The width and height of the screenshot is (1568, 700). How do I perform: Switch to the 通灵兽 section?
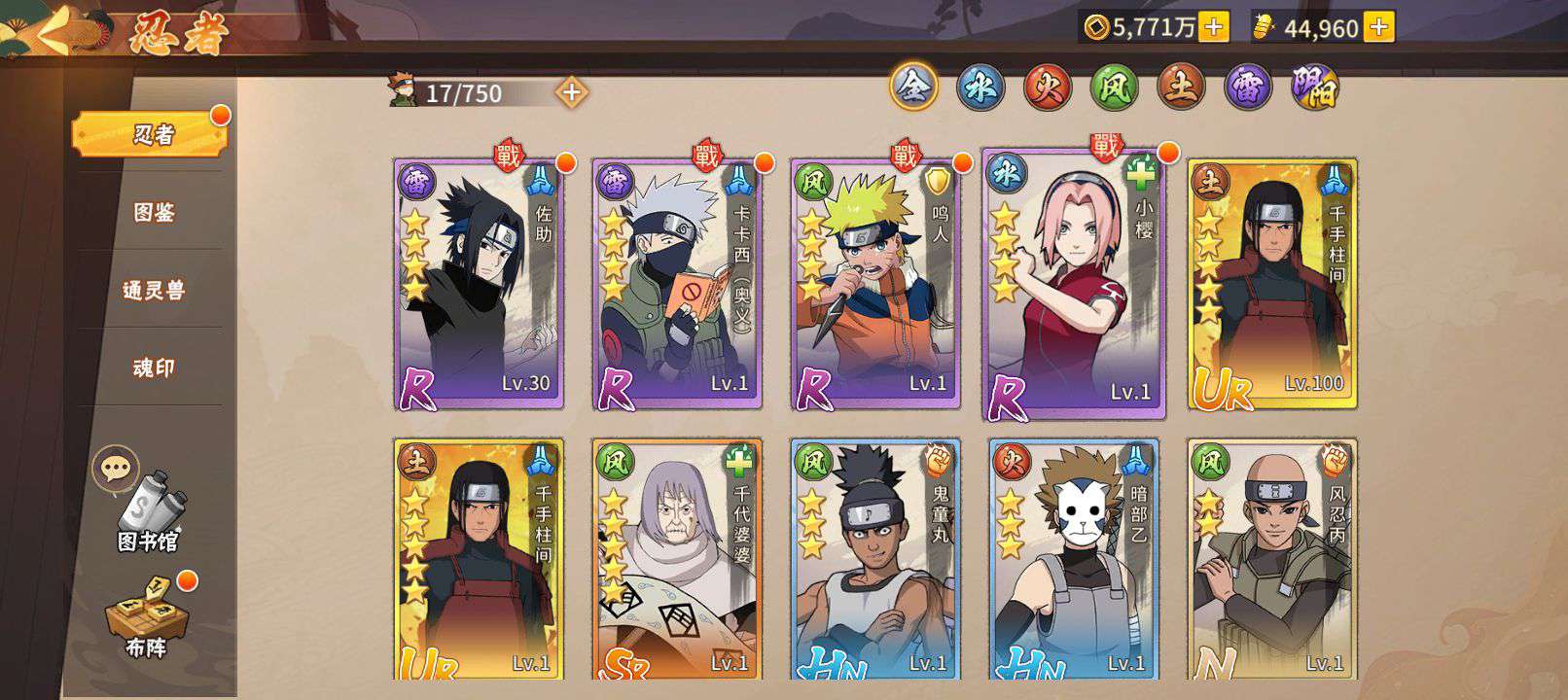click(153, 290)
